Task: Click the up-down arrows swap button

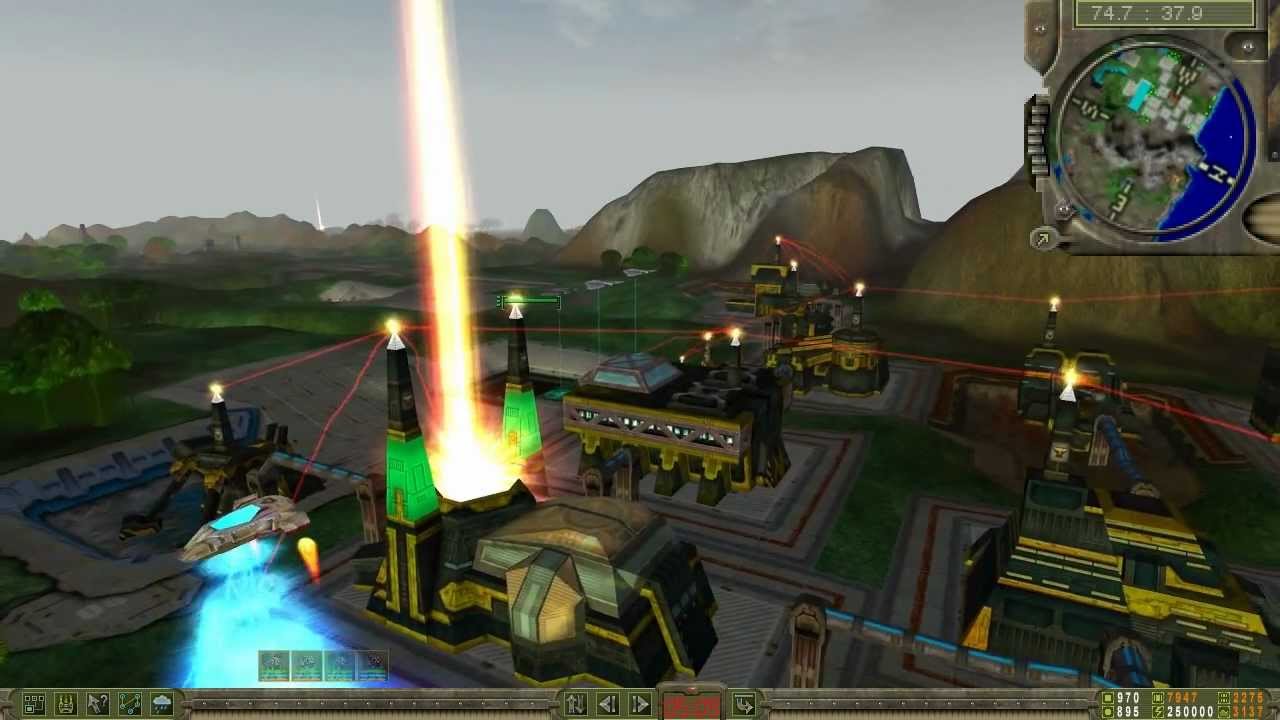Action: (575, 704)
